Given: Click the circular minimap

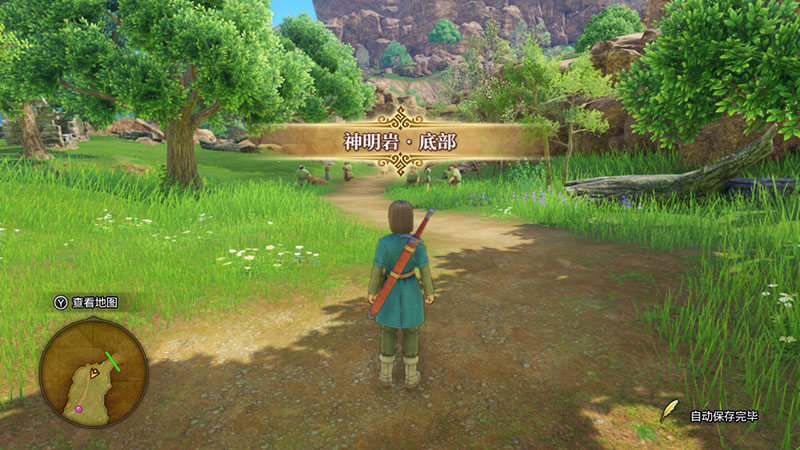Looking at the screenshot, I should coord(93,372).
